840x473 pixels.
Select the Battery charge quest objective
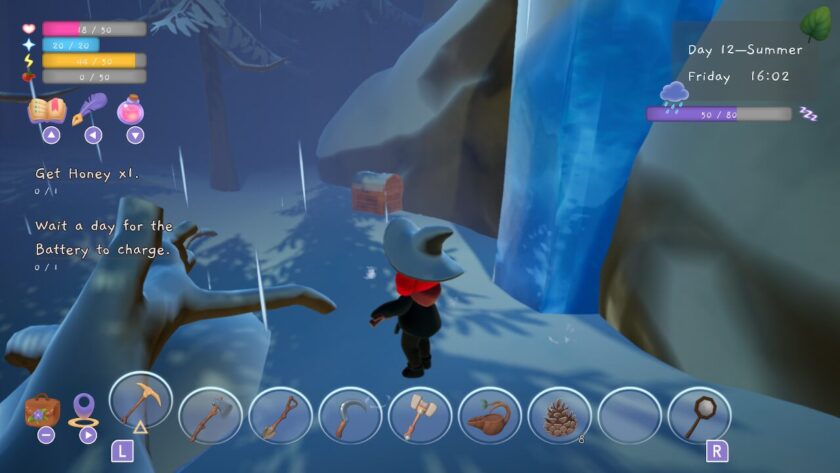pos(103,238)
